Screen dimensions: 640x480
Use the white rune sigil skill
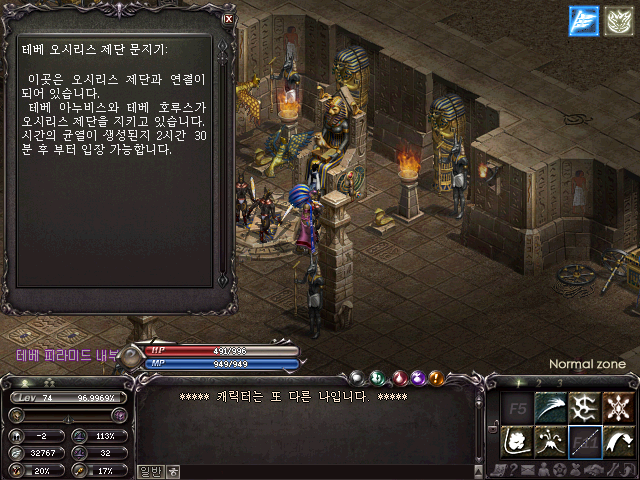coord(584,408)
